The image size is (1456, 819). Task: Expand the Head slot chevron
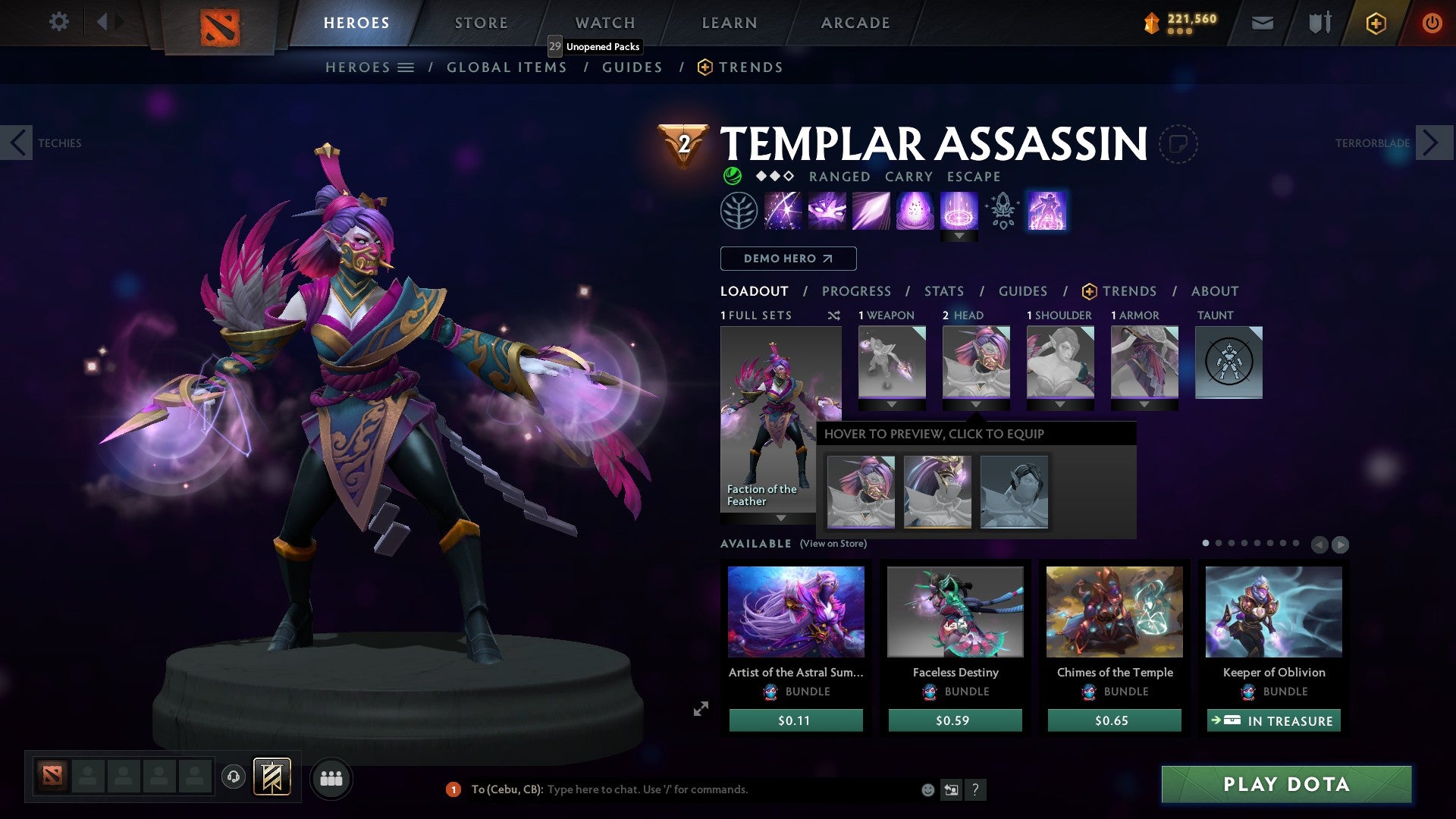coord(977,404)
